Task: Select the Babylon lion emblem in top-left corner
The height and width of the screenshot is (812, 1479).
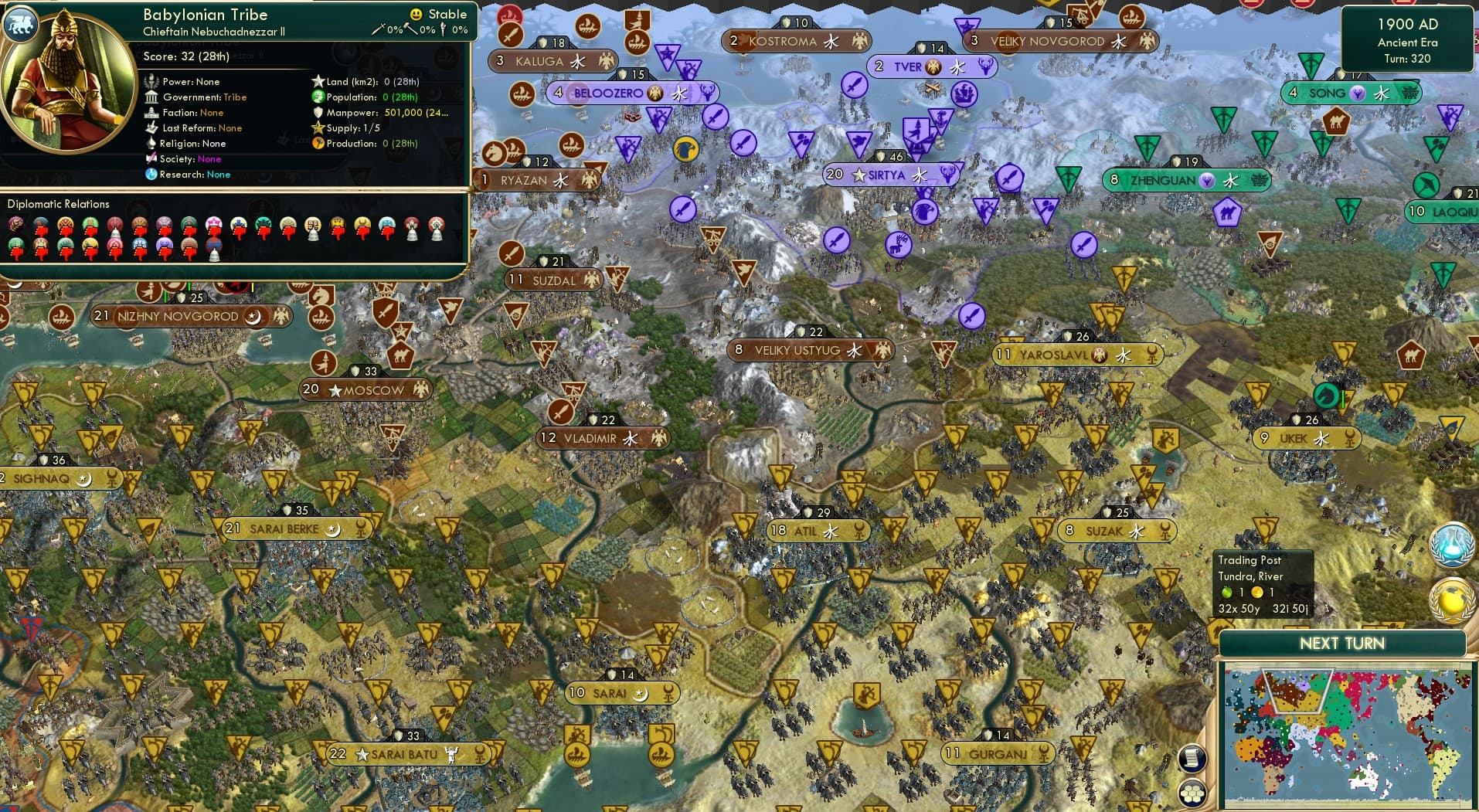Action: 21,24
